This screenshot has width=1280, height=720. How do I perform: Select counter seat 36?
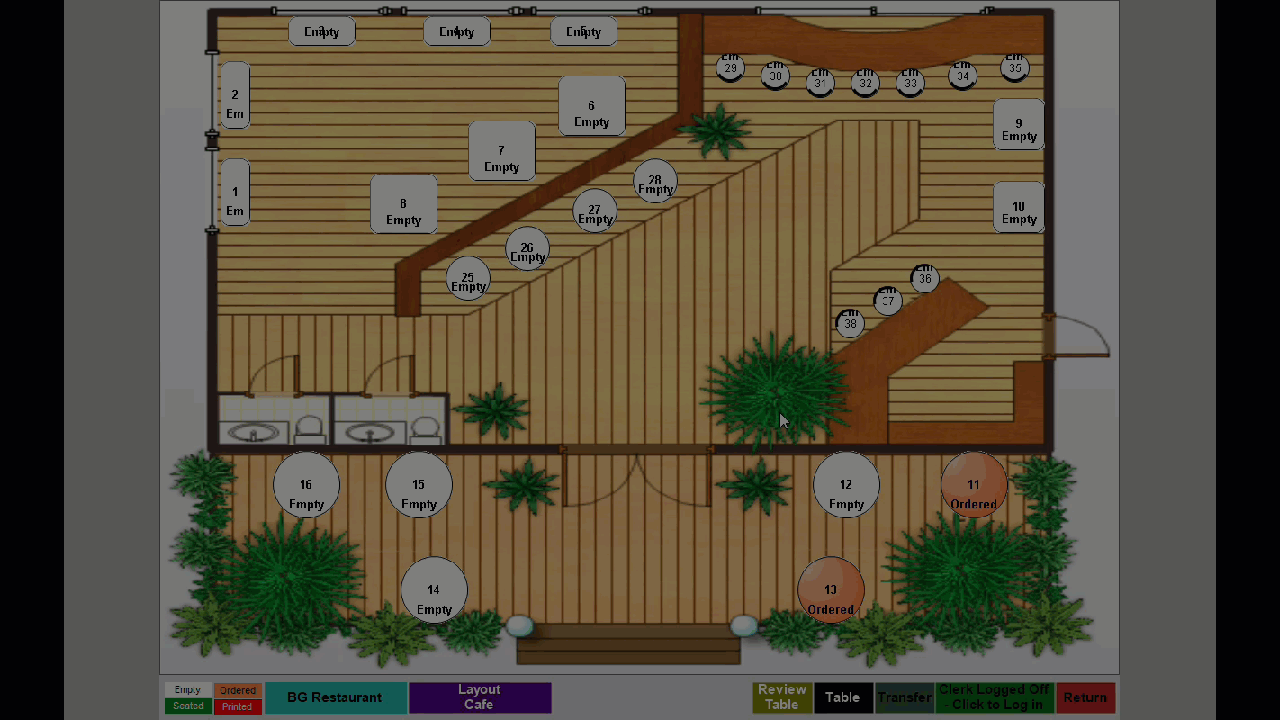[x=924, y=279]
